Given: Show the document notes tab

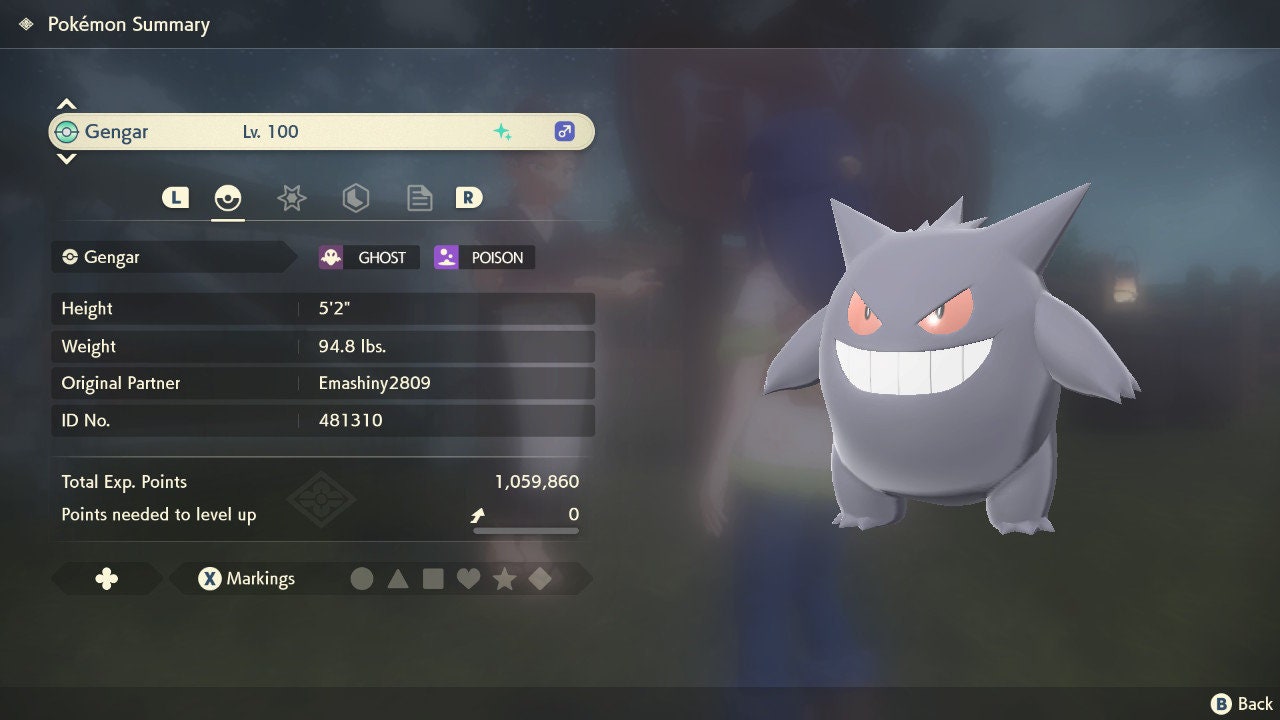Looking at the screenshot, I should click(419, 198).
